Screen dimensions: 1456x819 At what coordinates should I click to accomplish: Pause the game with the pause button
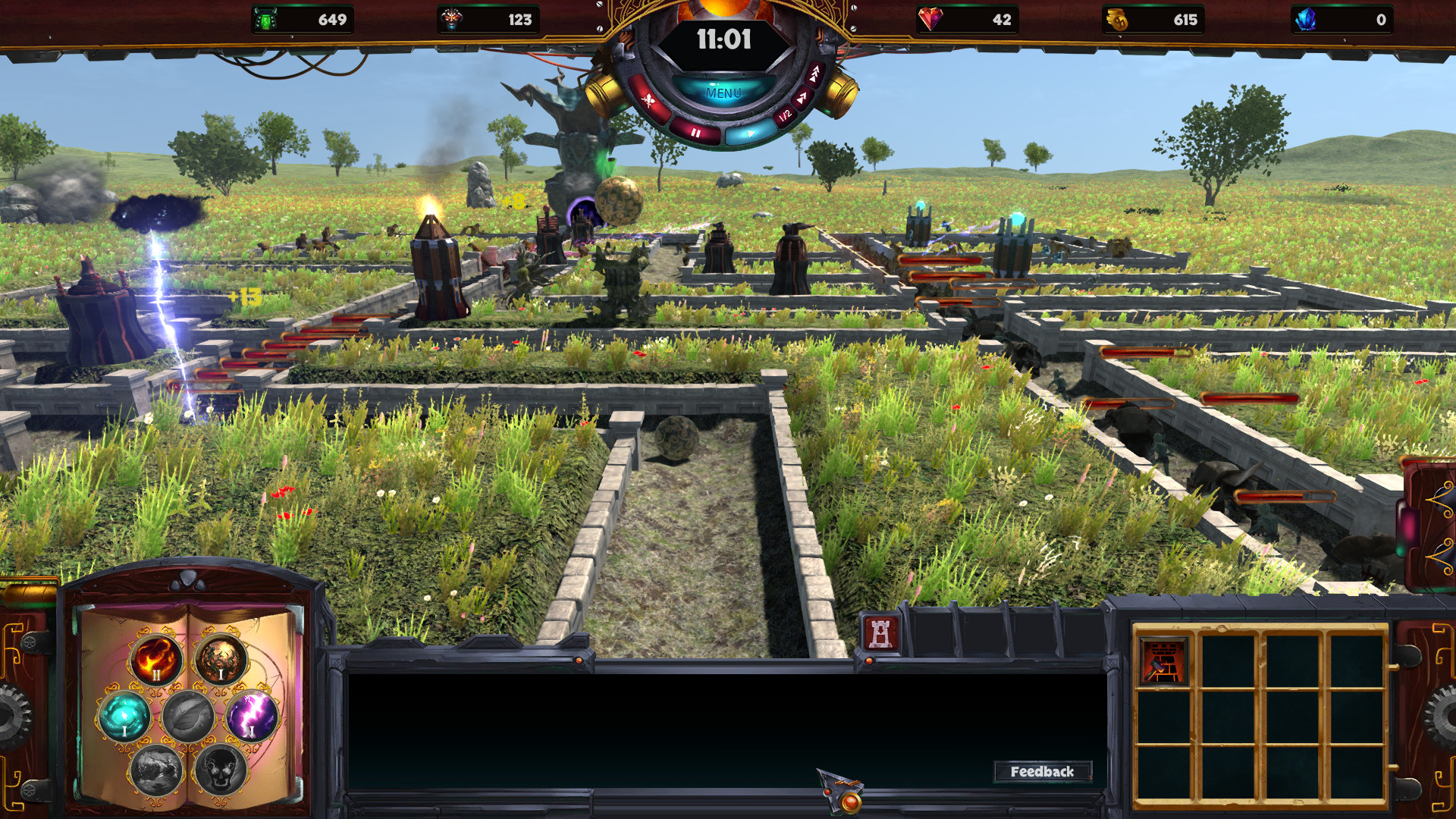[695, 133]
